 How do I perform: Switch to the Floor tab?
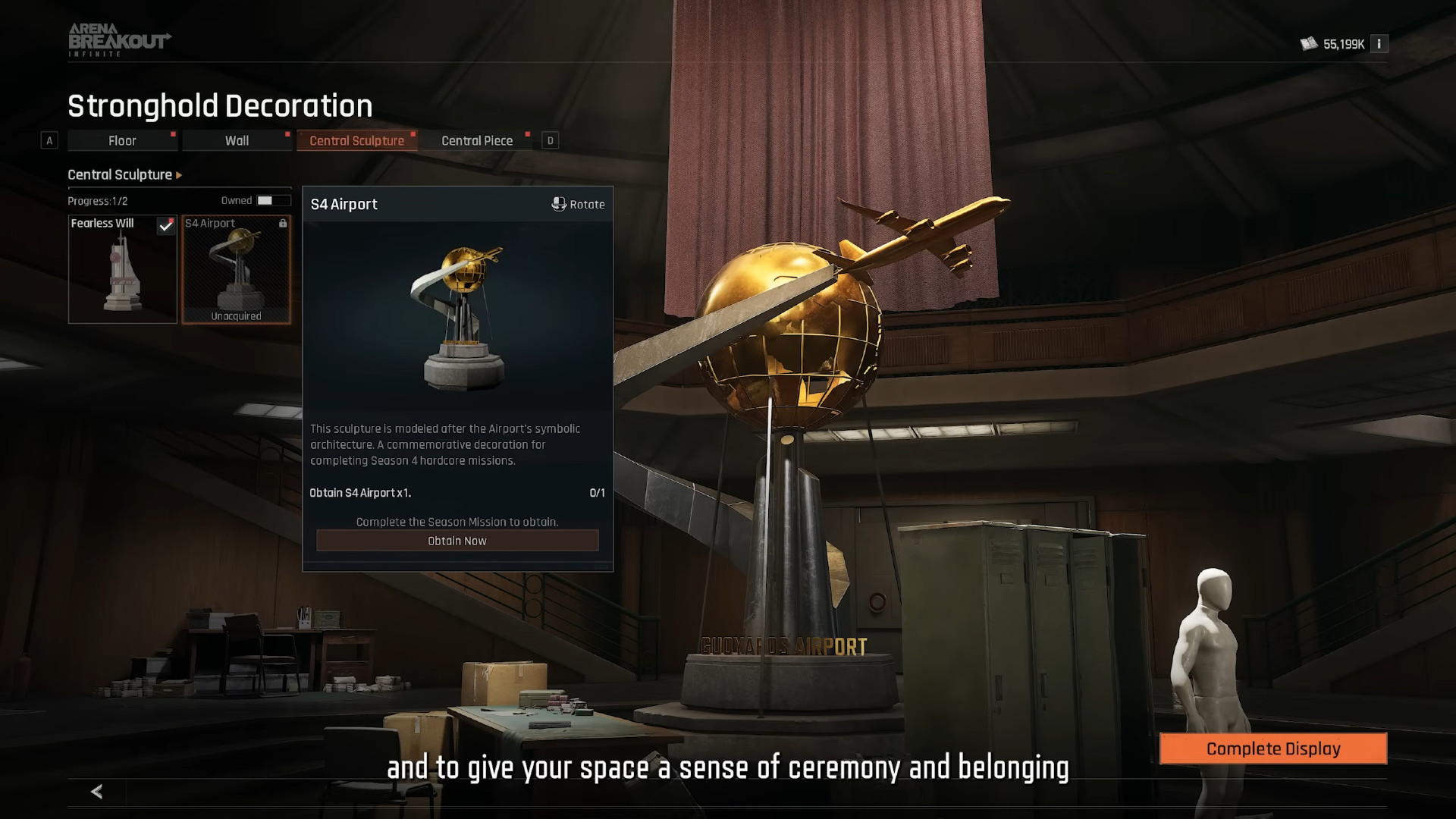pyautogui.click(x=122, y=140)
